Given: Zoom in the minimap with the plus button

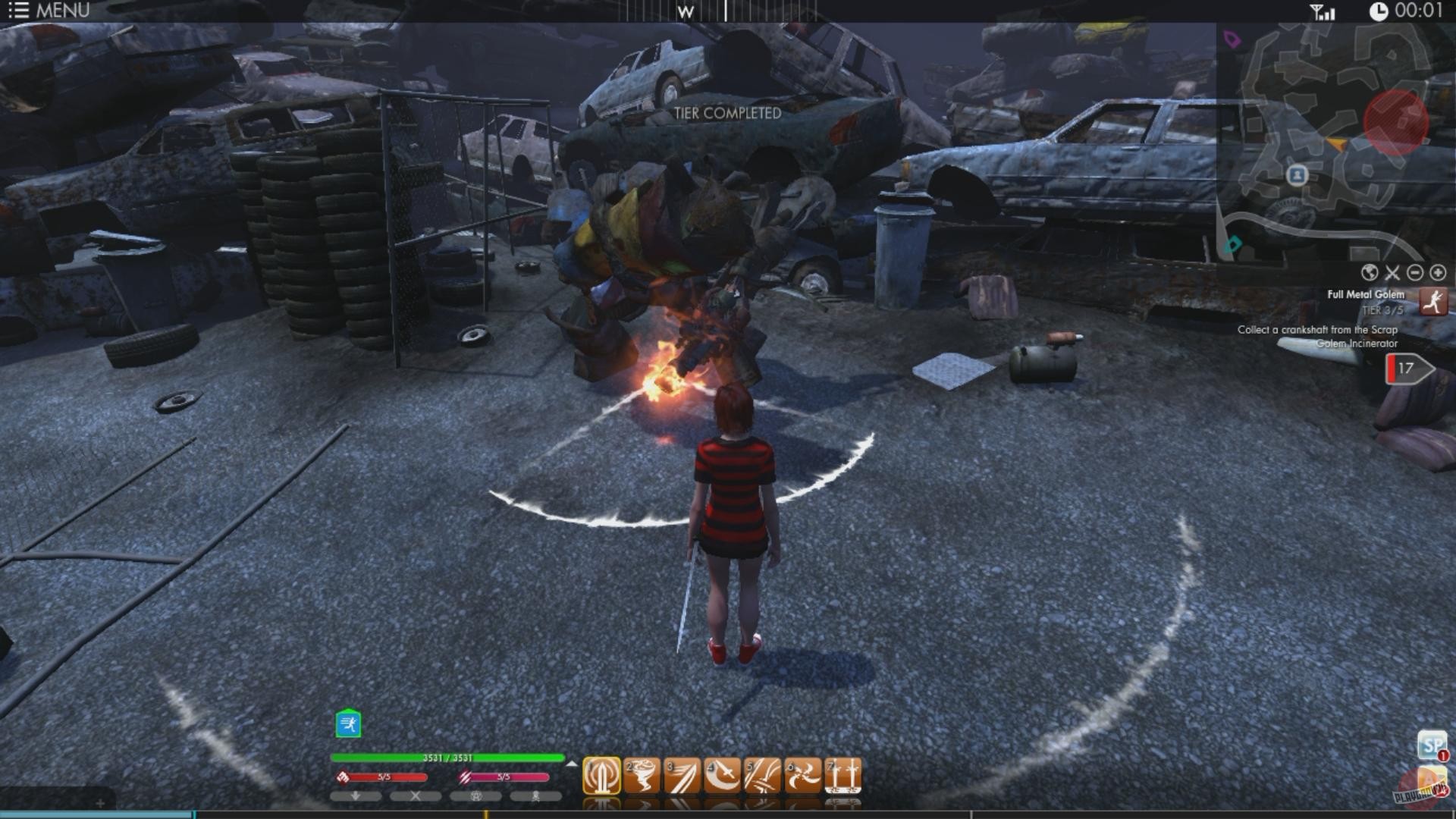Looking at the screenshot, I should tap(1437, 273).
